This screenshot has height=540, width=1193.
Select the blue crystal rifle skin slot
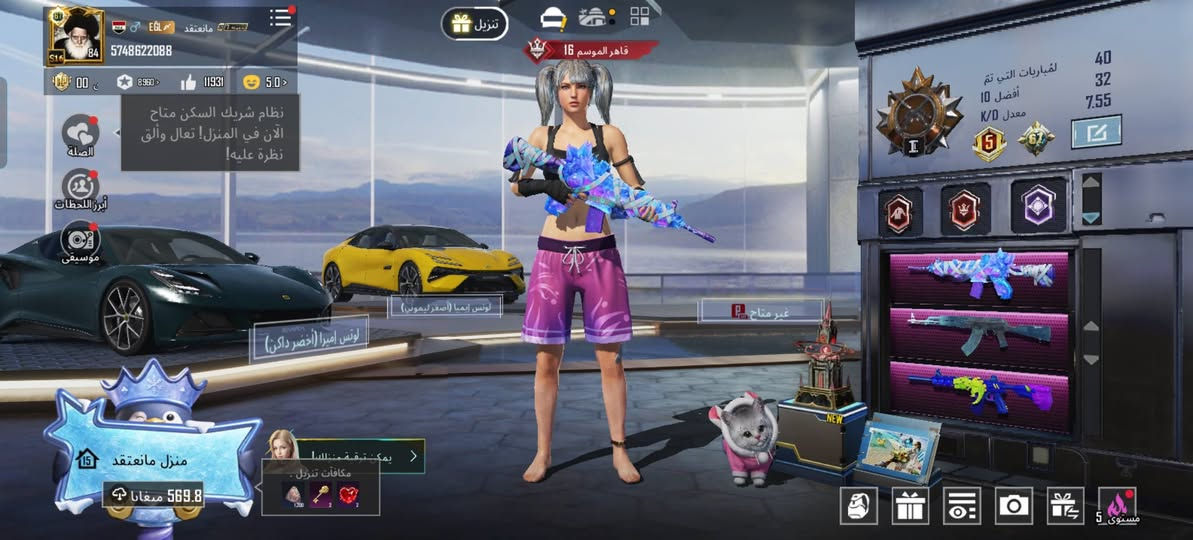(x=979, y=276)
